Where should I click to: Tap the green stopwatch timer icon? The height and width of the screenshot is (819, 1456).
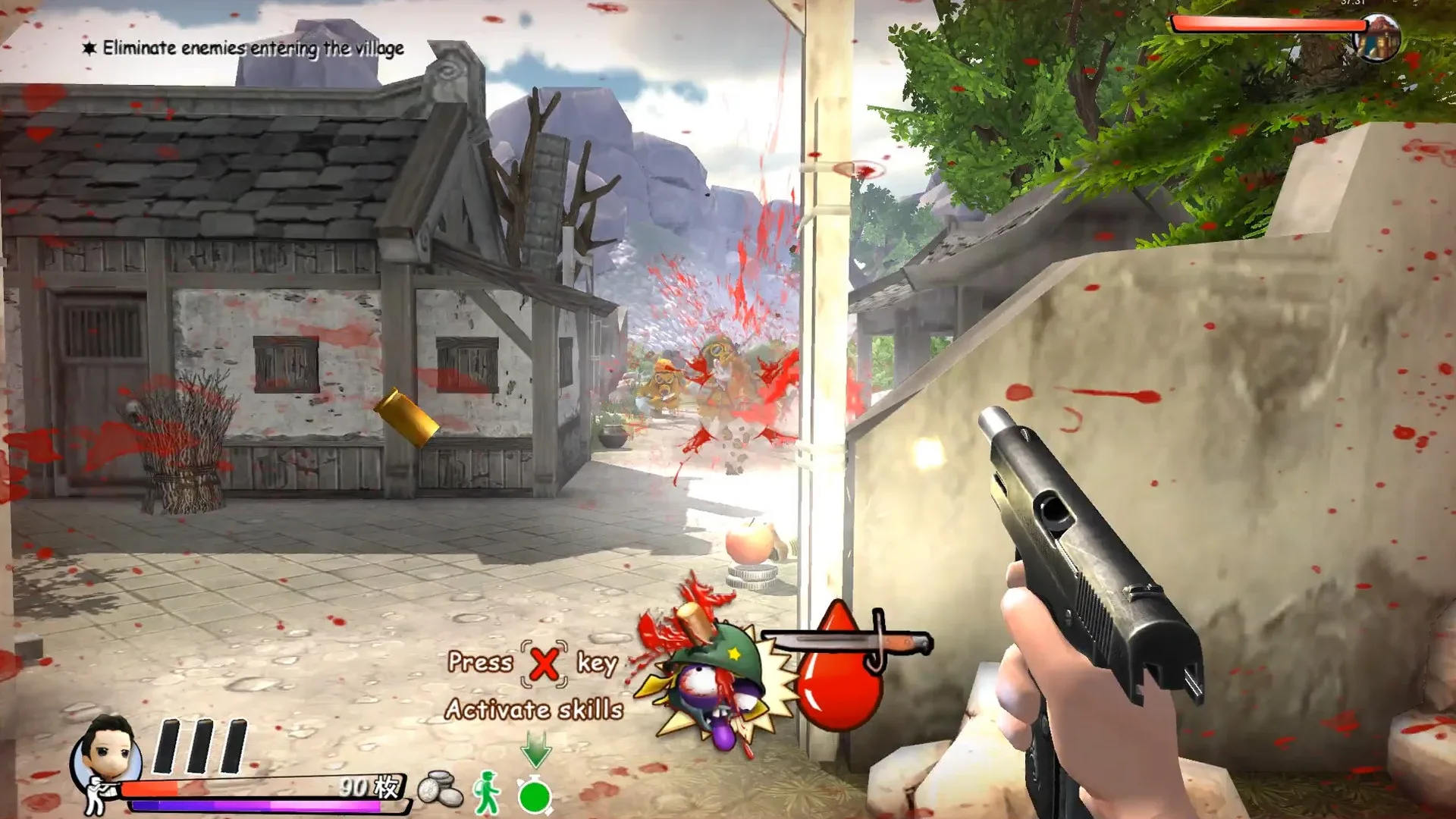point(535,796)
